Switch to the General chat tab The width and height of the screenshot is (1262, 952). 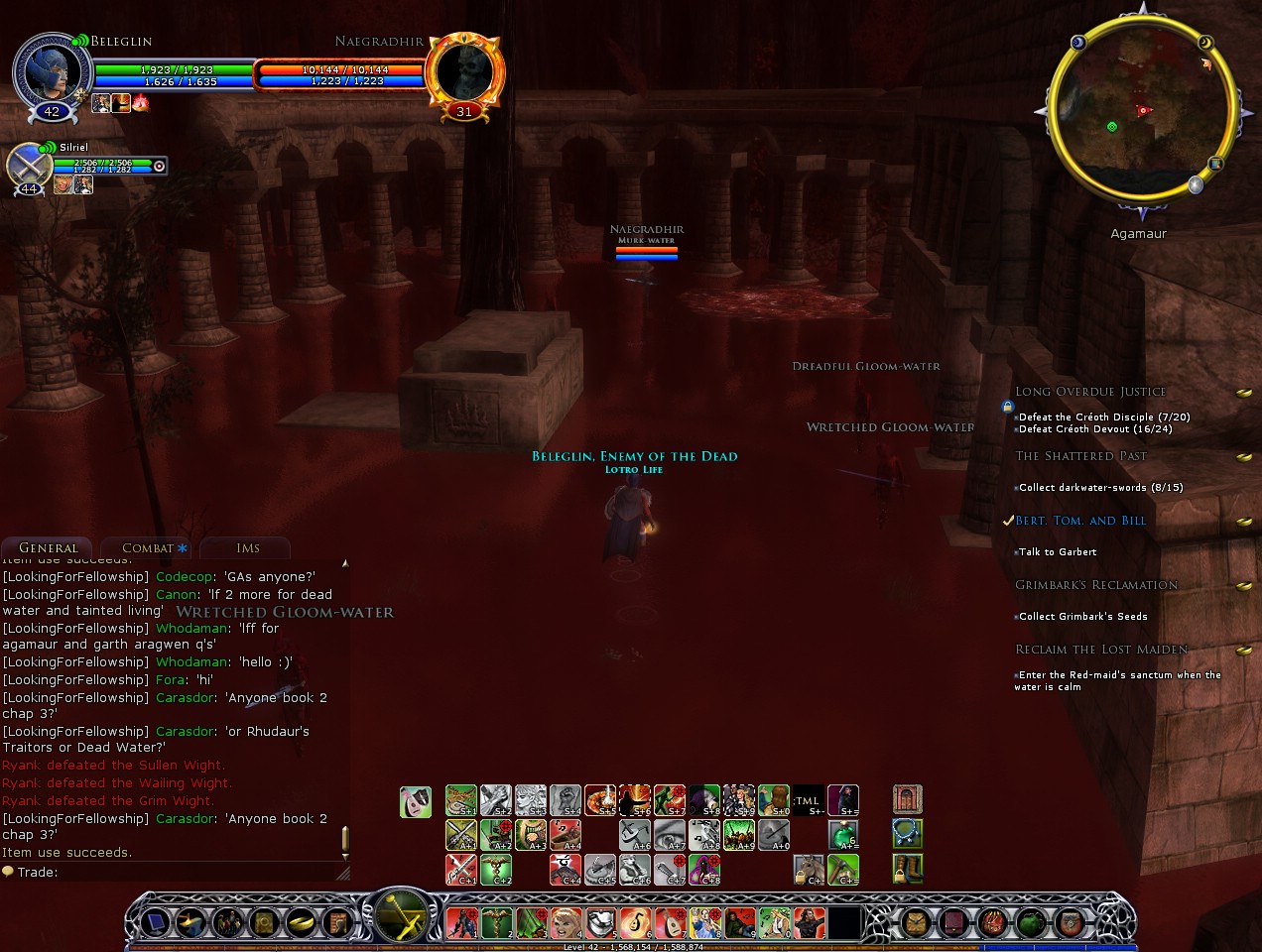(48, 548)
